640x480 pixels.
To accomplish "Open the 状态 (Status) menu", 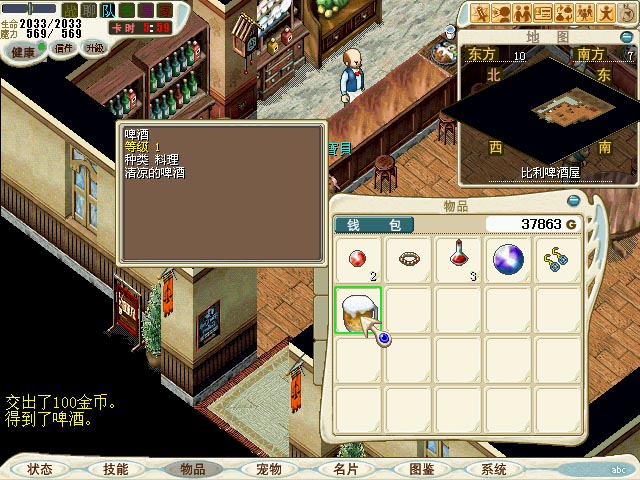I will [40, 469].
